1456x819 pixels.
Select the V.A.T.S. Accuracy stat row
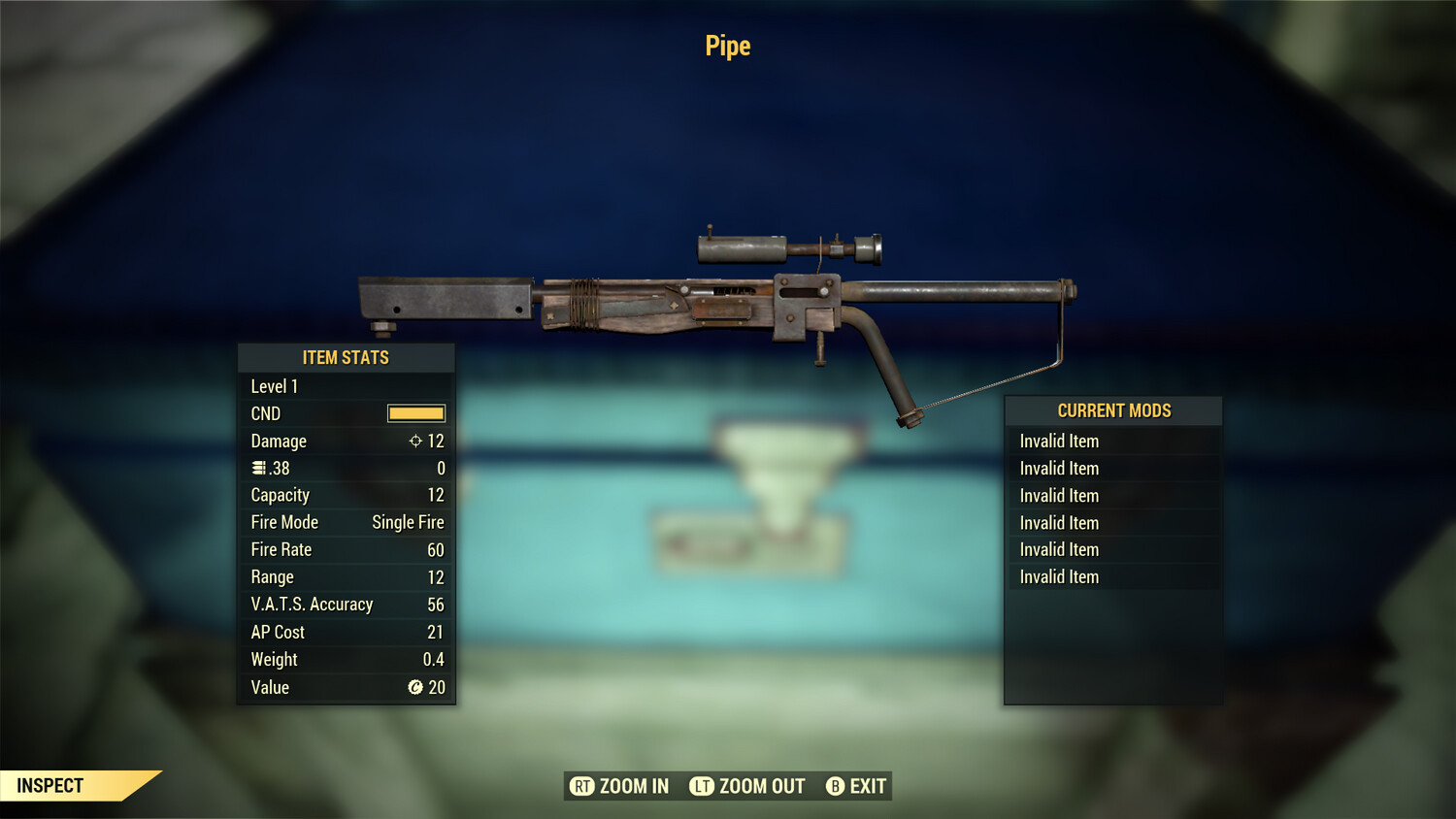pos(345,605)
